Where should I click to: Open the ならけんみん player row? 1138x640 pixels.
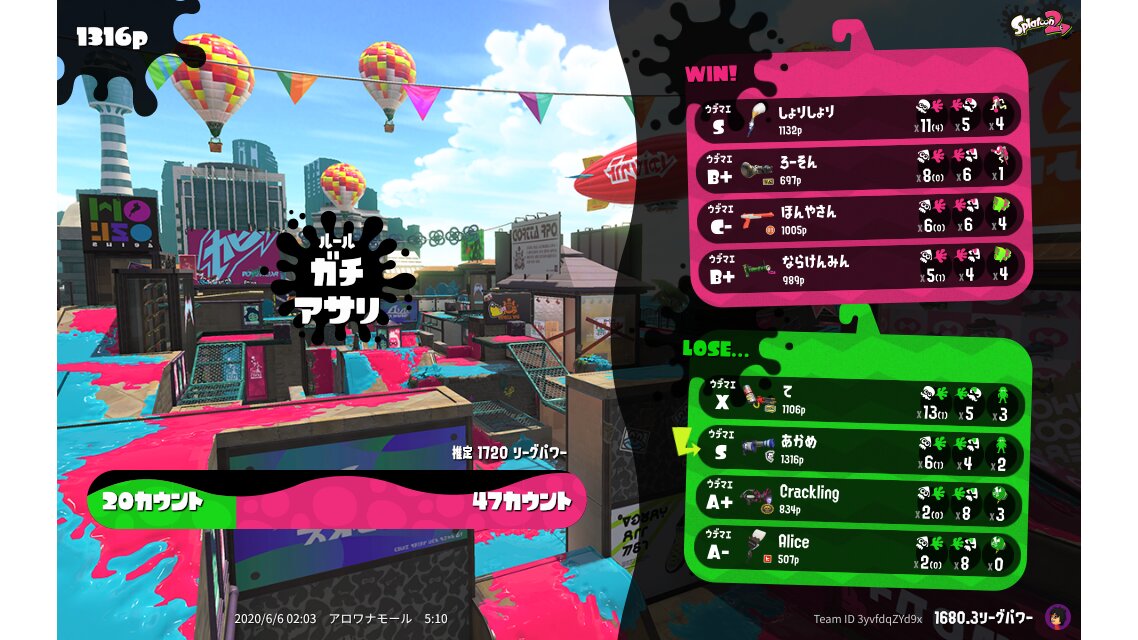click(x=860, y=267)
